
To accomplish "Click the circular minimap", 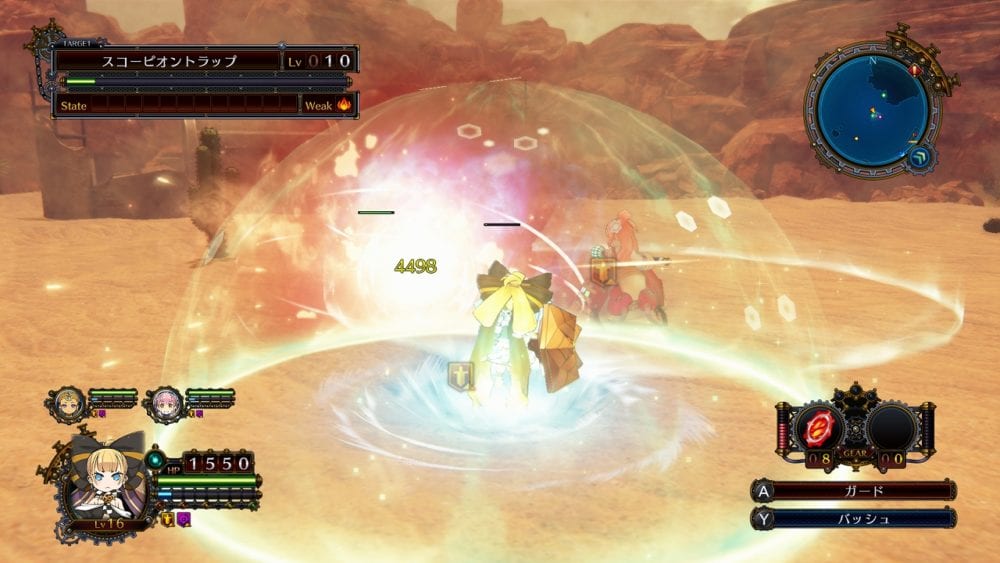I will point(872,110).
